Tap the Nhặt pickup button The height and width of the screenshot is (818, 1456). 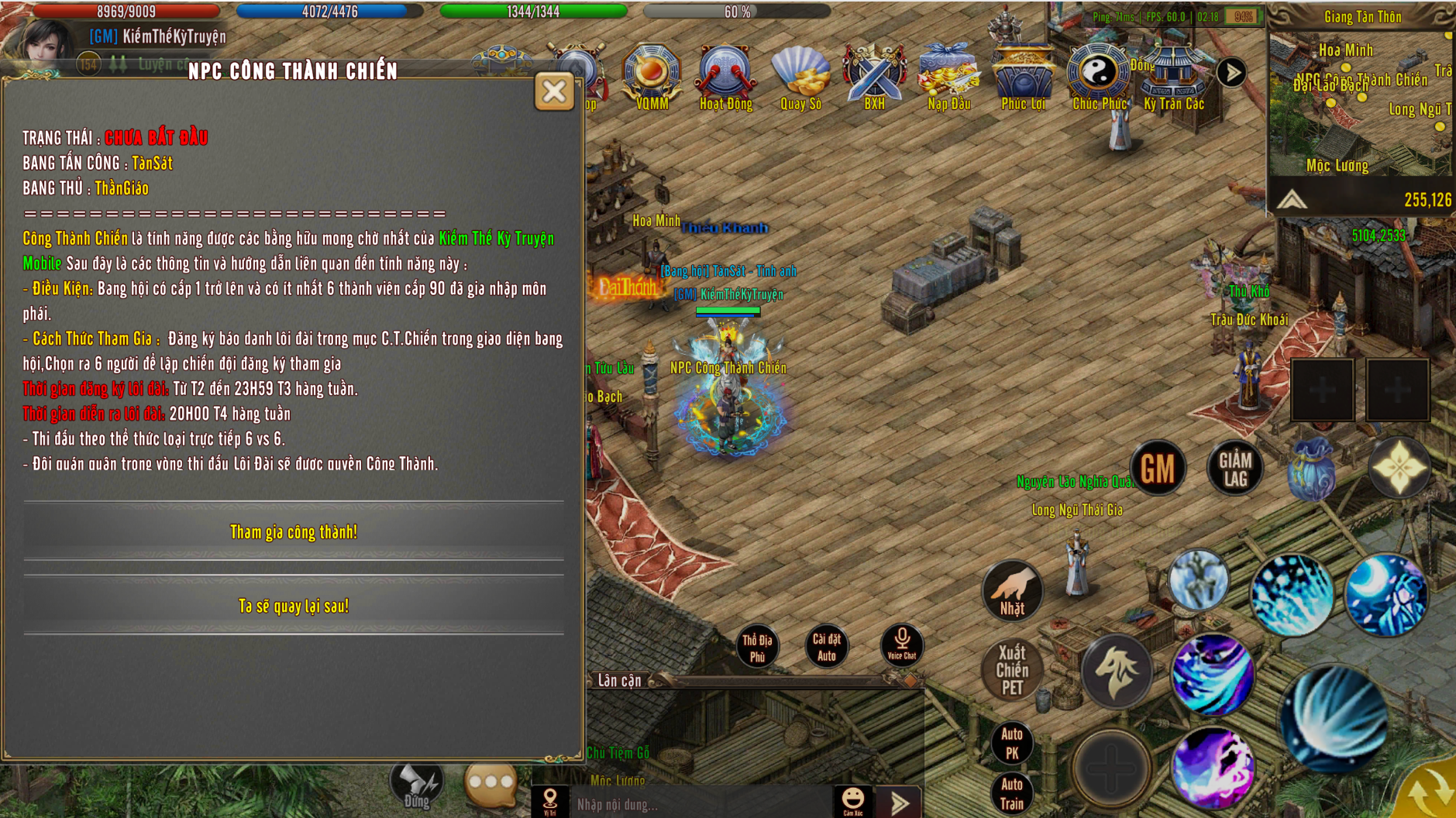click(1012, 592)
